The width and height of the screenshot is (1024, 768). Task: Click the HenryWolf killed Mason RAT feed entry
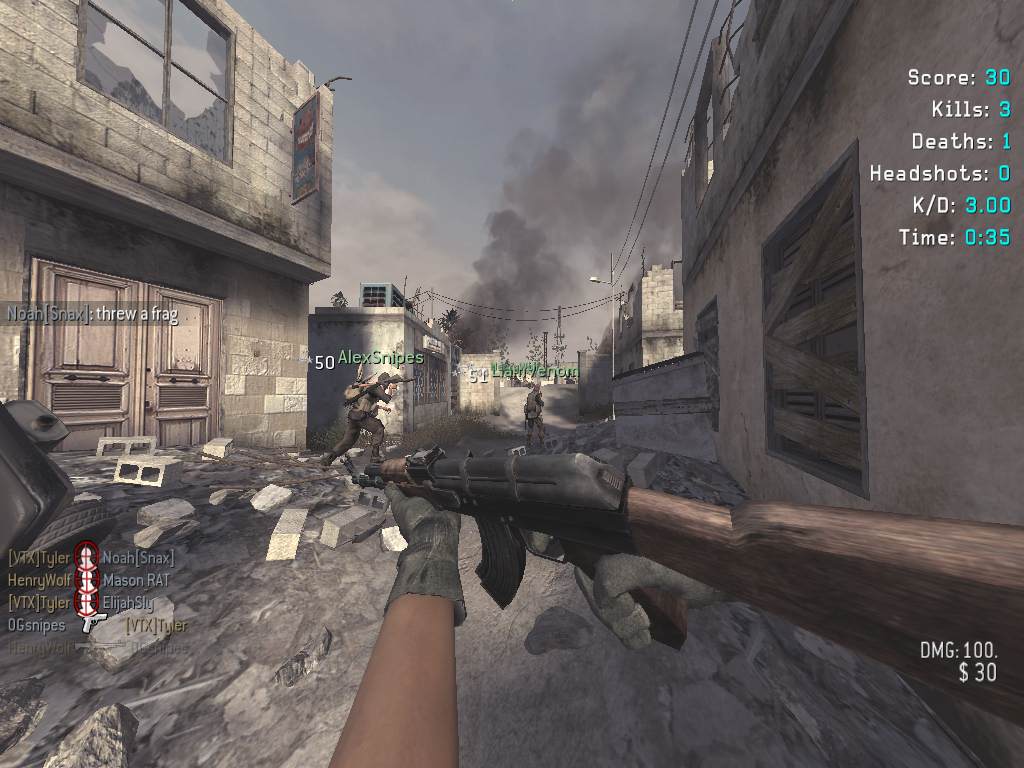[x=89, y=579]
